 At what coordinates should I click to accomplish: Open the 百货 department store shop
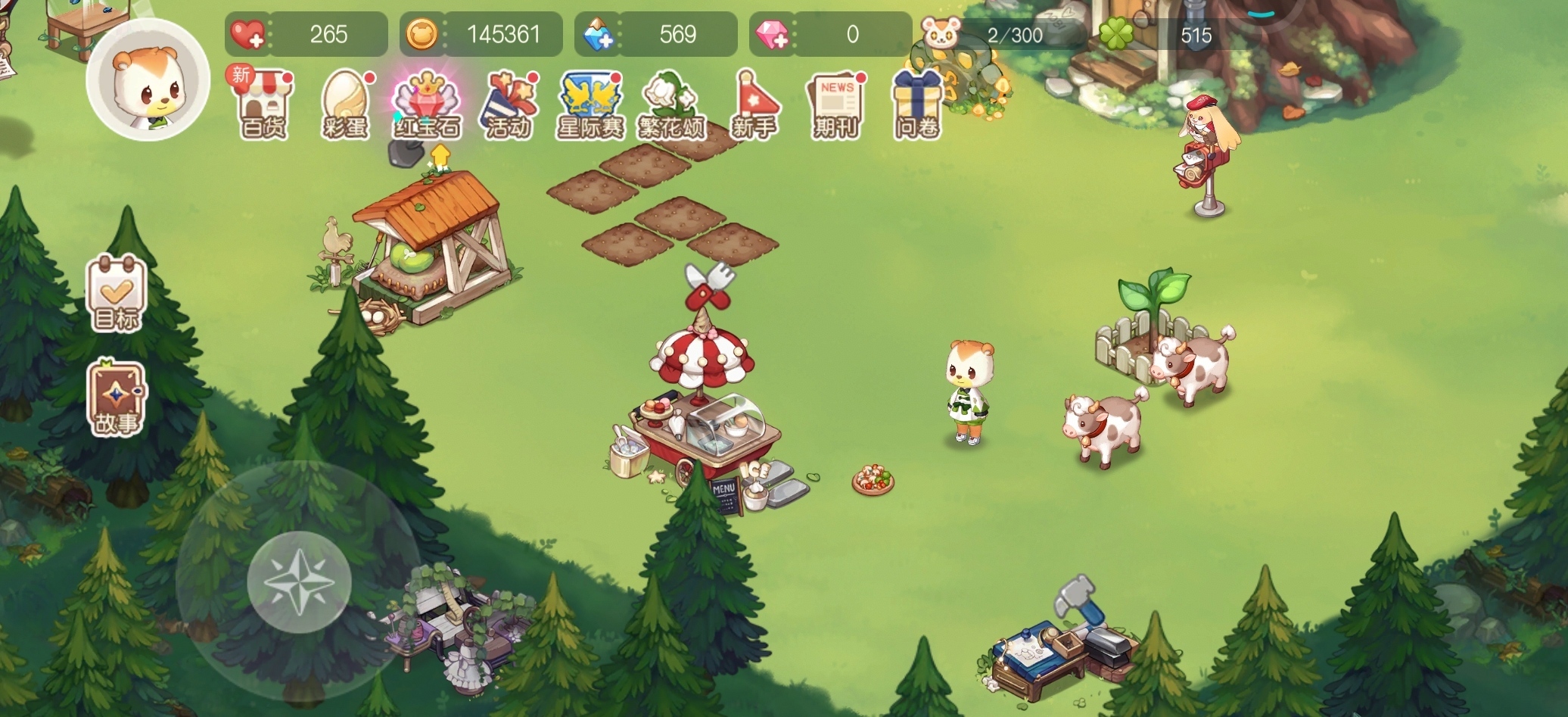coord(263,106)
